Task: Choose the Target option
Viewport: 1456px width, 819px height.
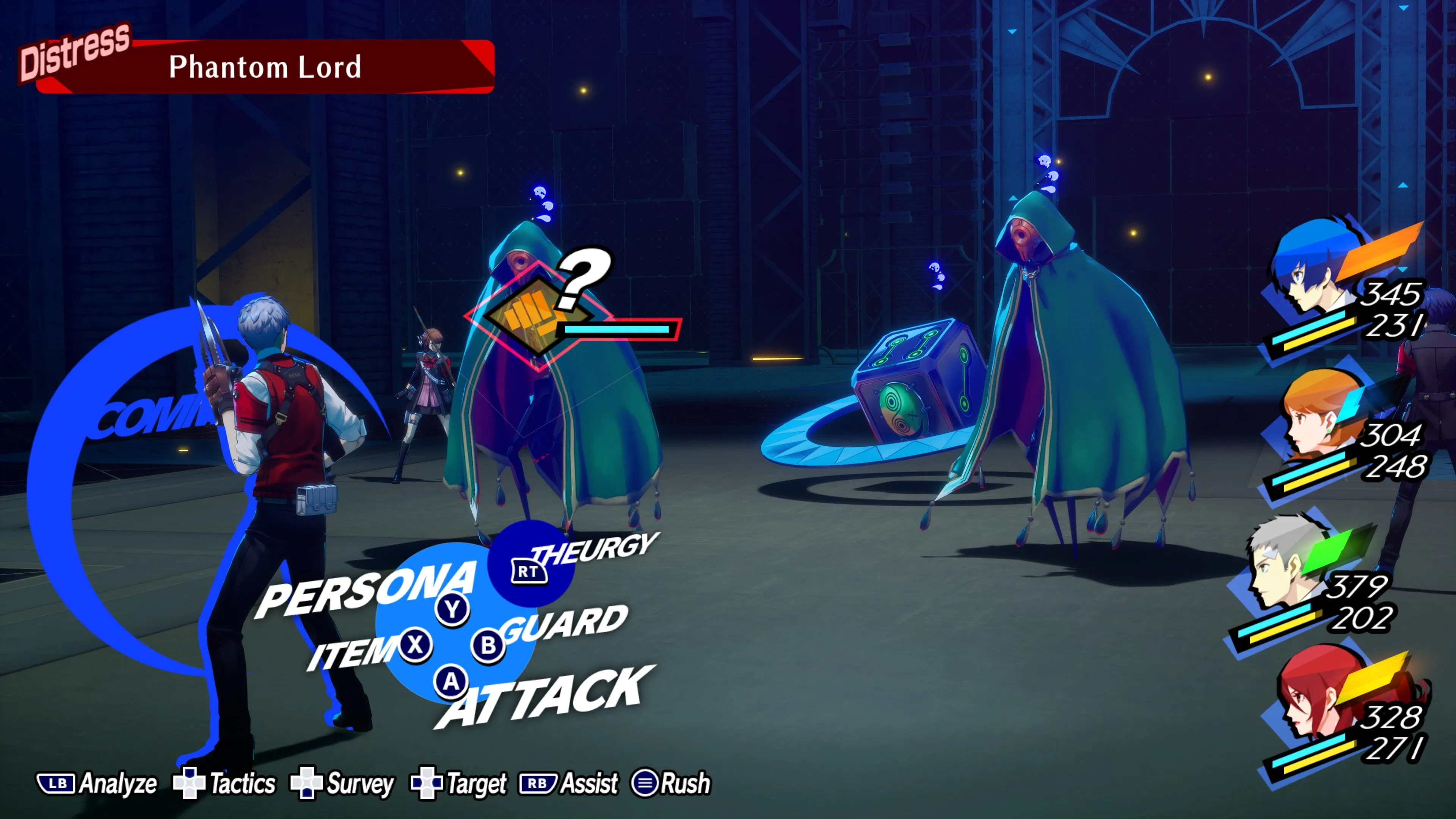Action: tap(459, 783)
